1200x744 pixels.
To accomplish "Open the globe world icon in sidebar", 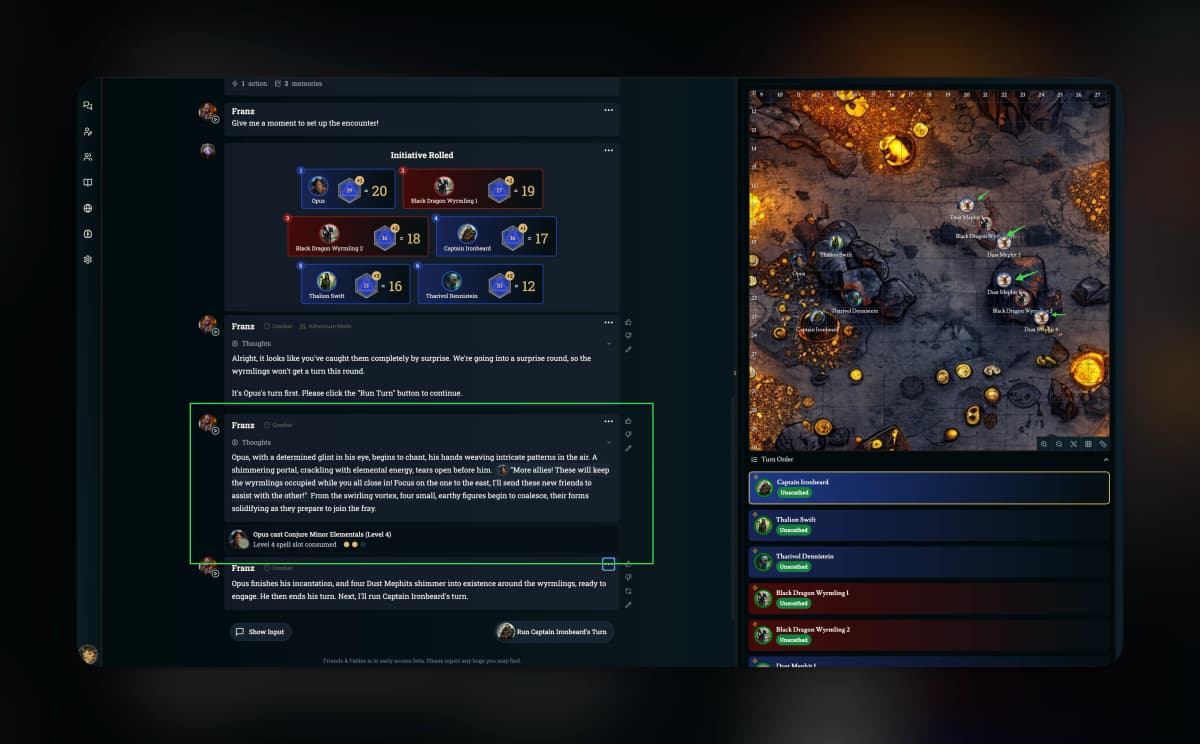I will coord(88,208).
